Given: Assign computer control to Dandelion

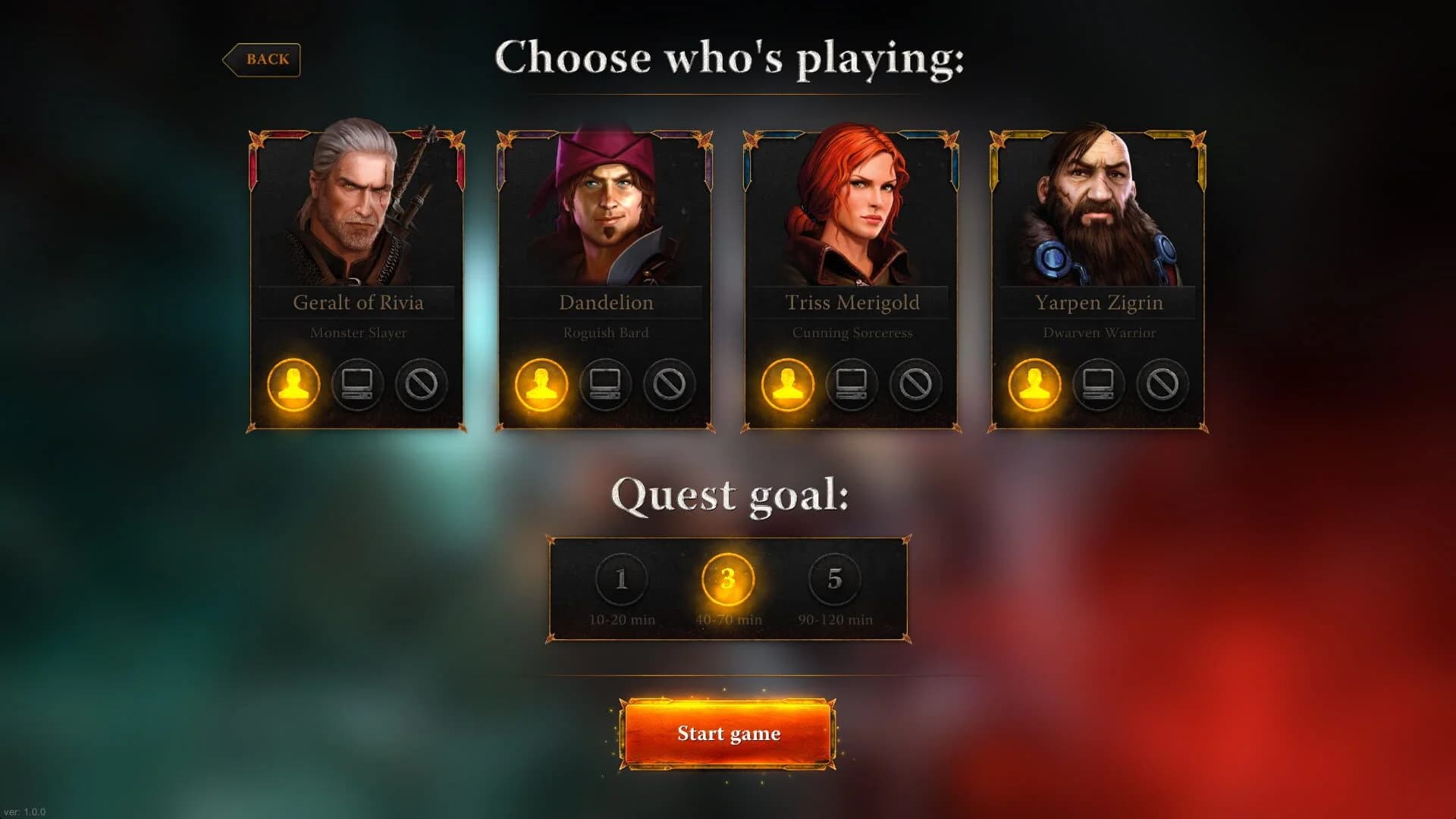Looking at the screenshot, I should coord(604,385).
